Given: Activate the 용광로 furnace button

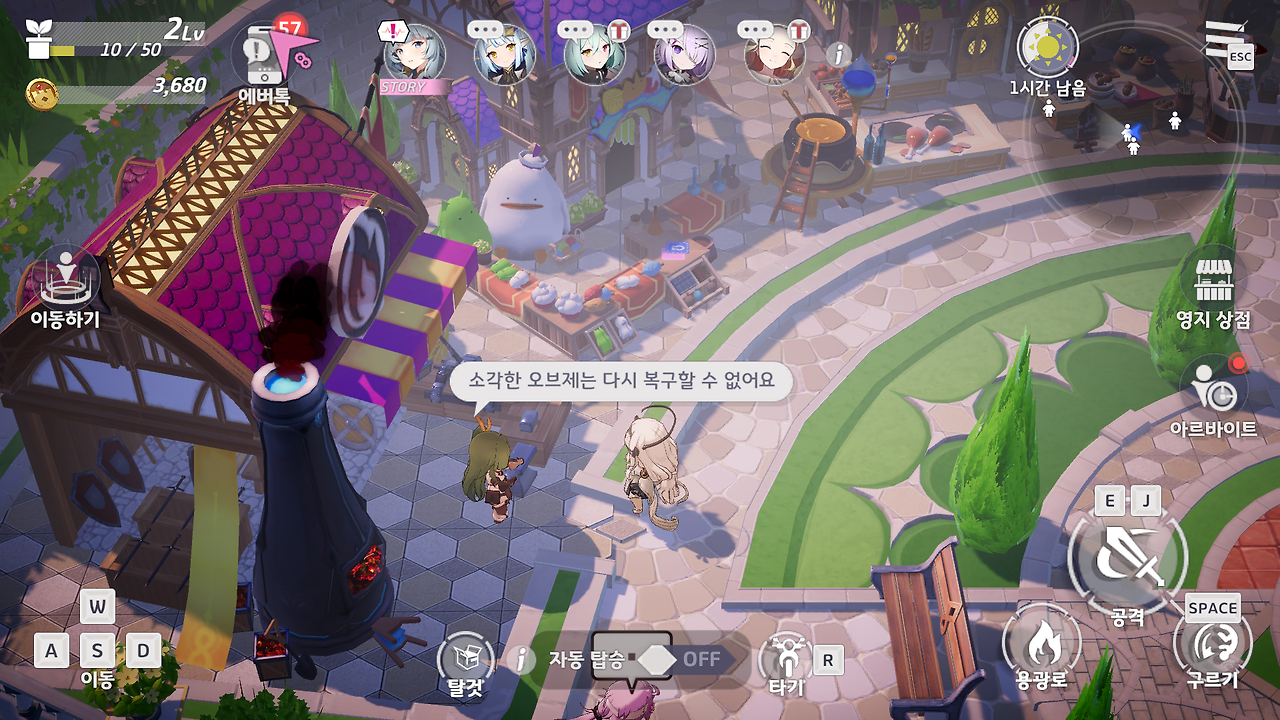Looking at the screenshot, I should (x=1041, y=641).
